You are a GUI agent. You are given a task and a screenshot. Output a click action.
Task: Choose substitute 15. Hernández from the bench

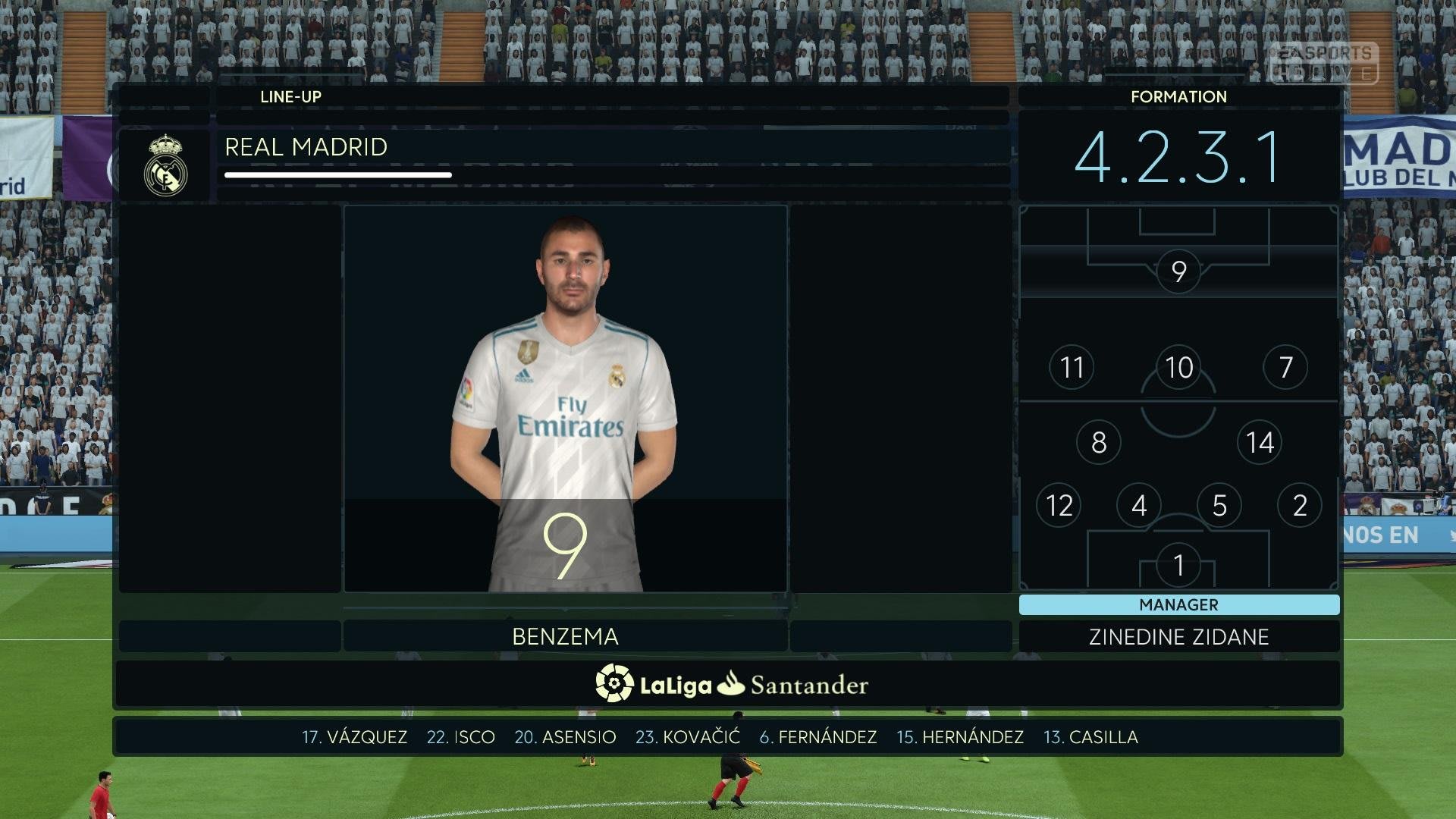tap(959, 737)
